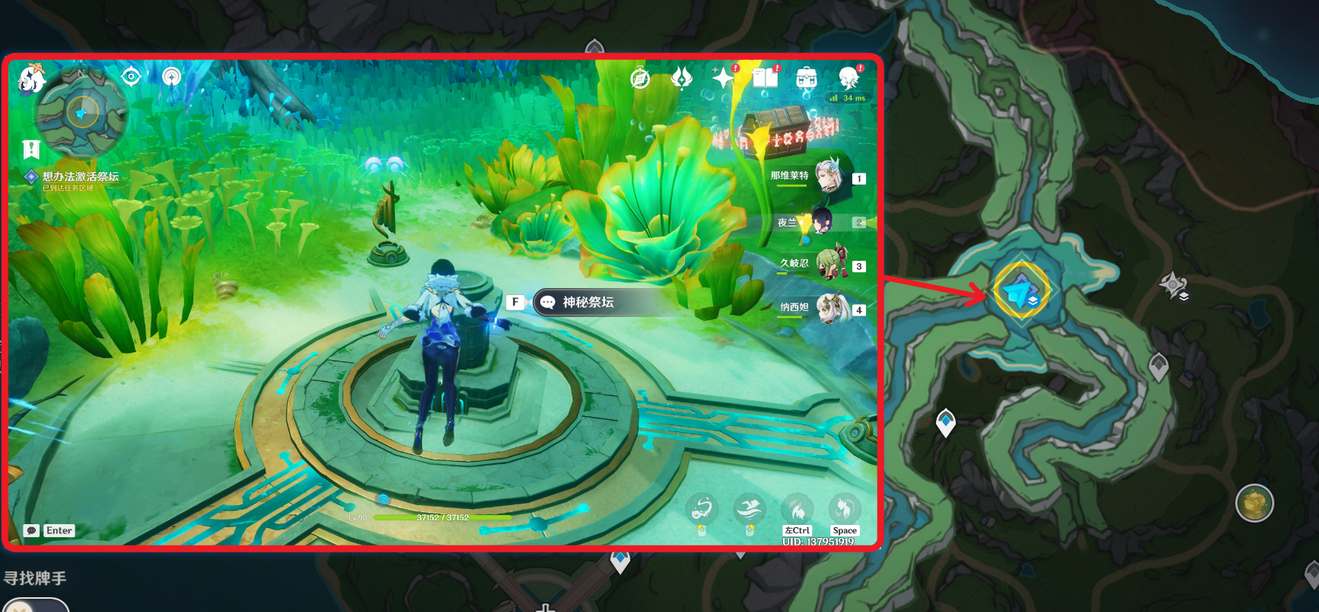Screen dimensions: 1319x612
Task: Activate the ability icon labeled Space
Action: [845, 508]
